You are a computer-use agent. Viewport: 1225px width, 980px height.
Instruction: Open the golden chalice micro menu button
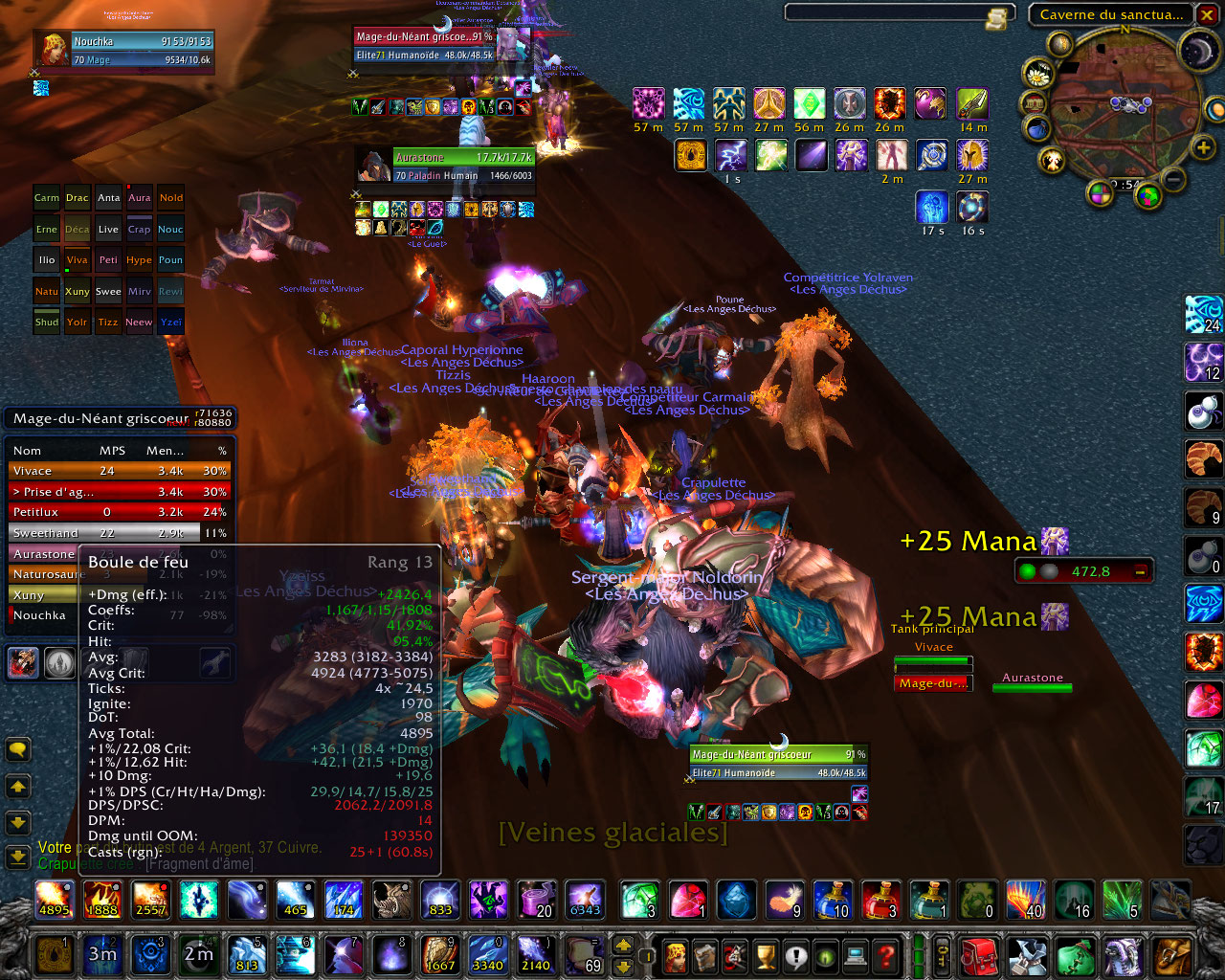click(766, 955)
